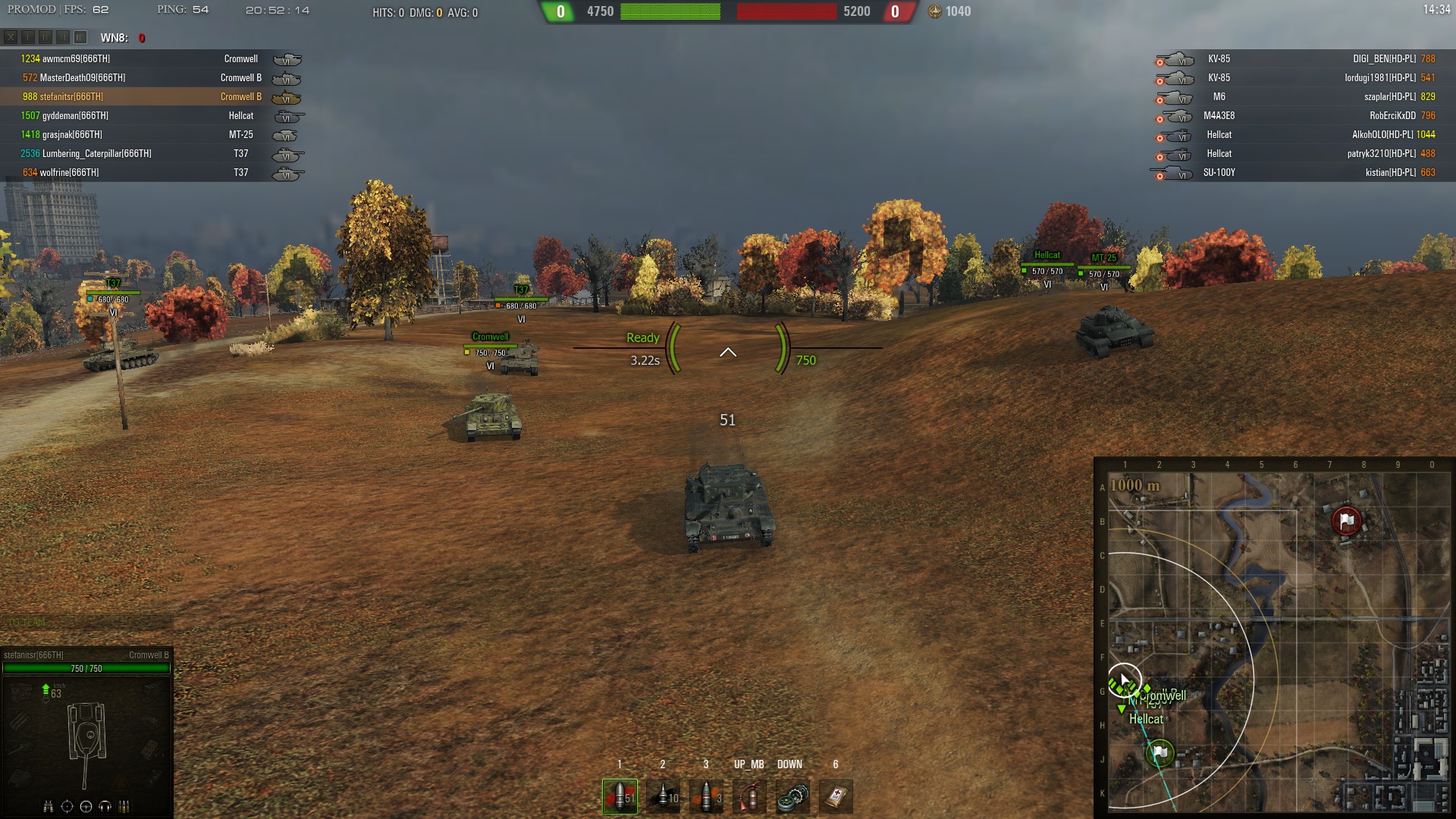Choose the HE shell with 3 rounds

[706, 796]
